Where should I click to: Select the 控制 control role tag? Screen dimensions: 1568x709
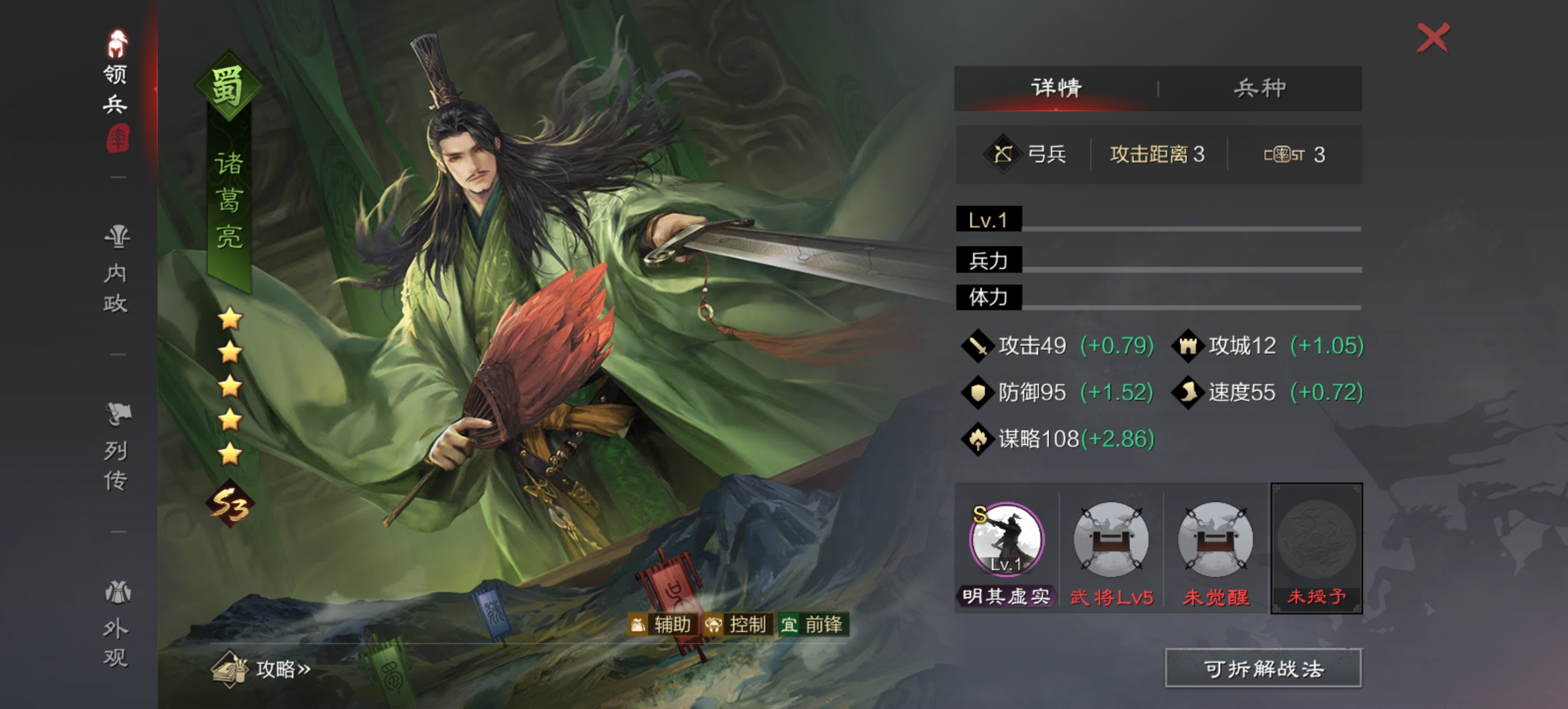point(739,625)
